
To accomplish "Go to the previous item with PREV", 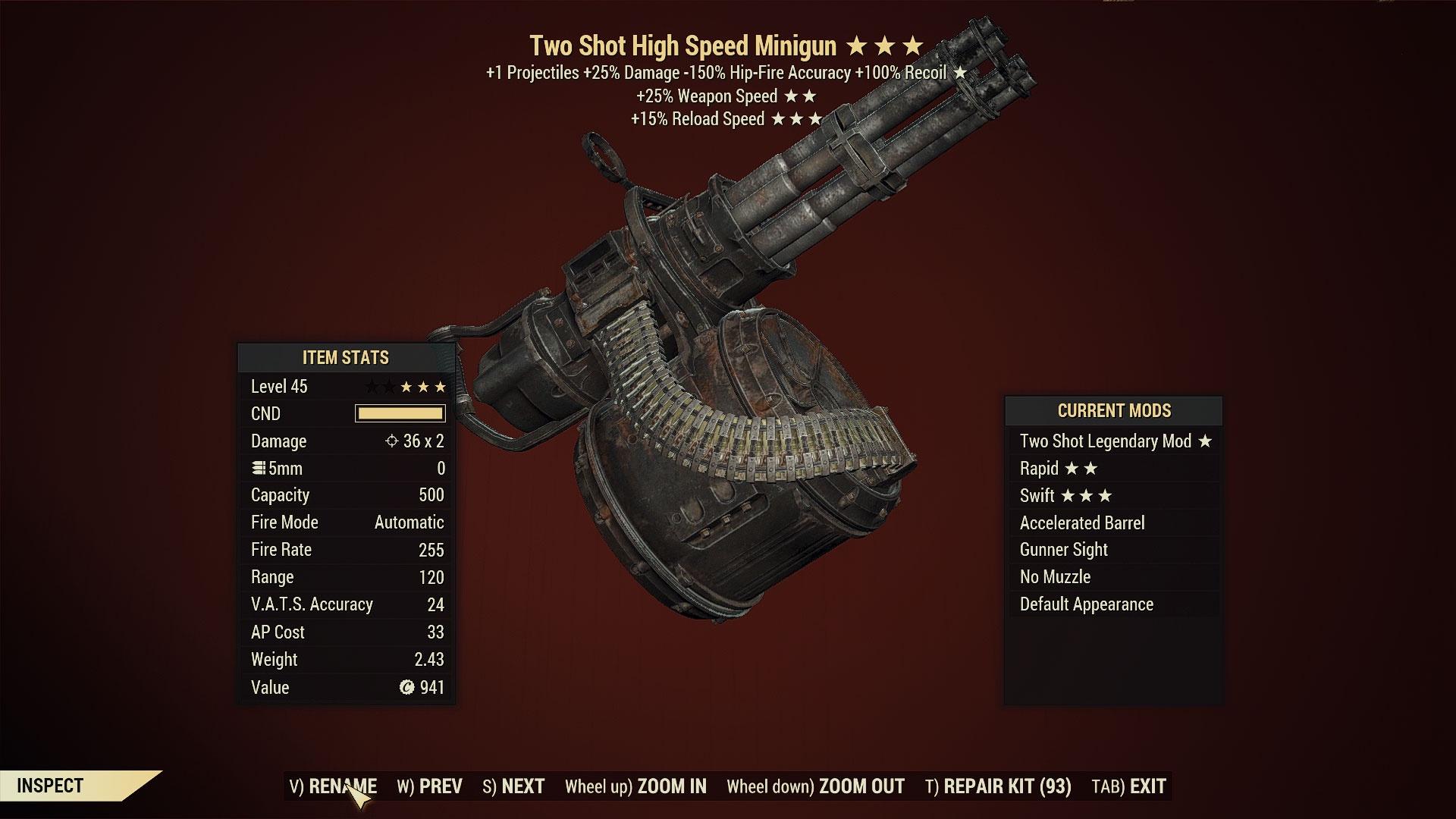I will (x=429, y=786).
